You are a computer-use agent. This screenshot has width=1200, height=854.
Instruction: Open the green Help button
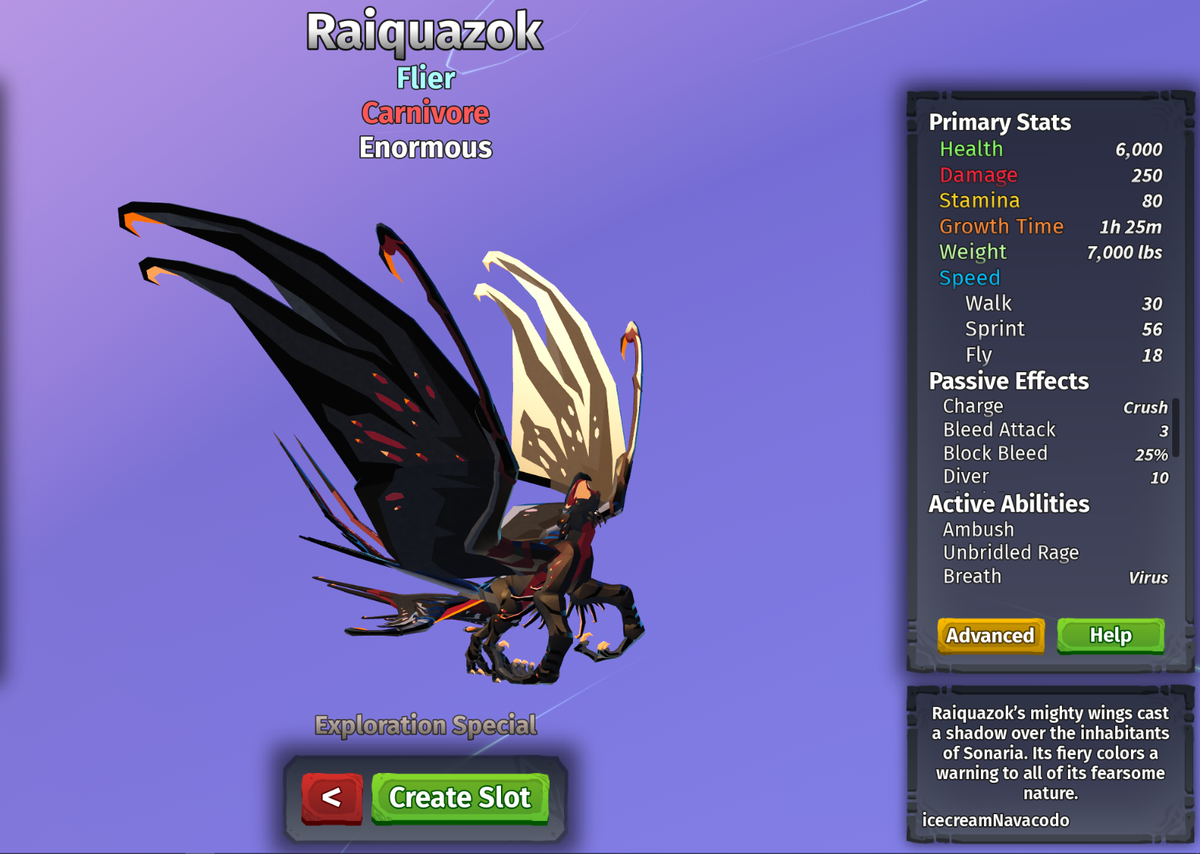(1110, 635)
